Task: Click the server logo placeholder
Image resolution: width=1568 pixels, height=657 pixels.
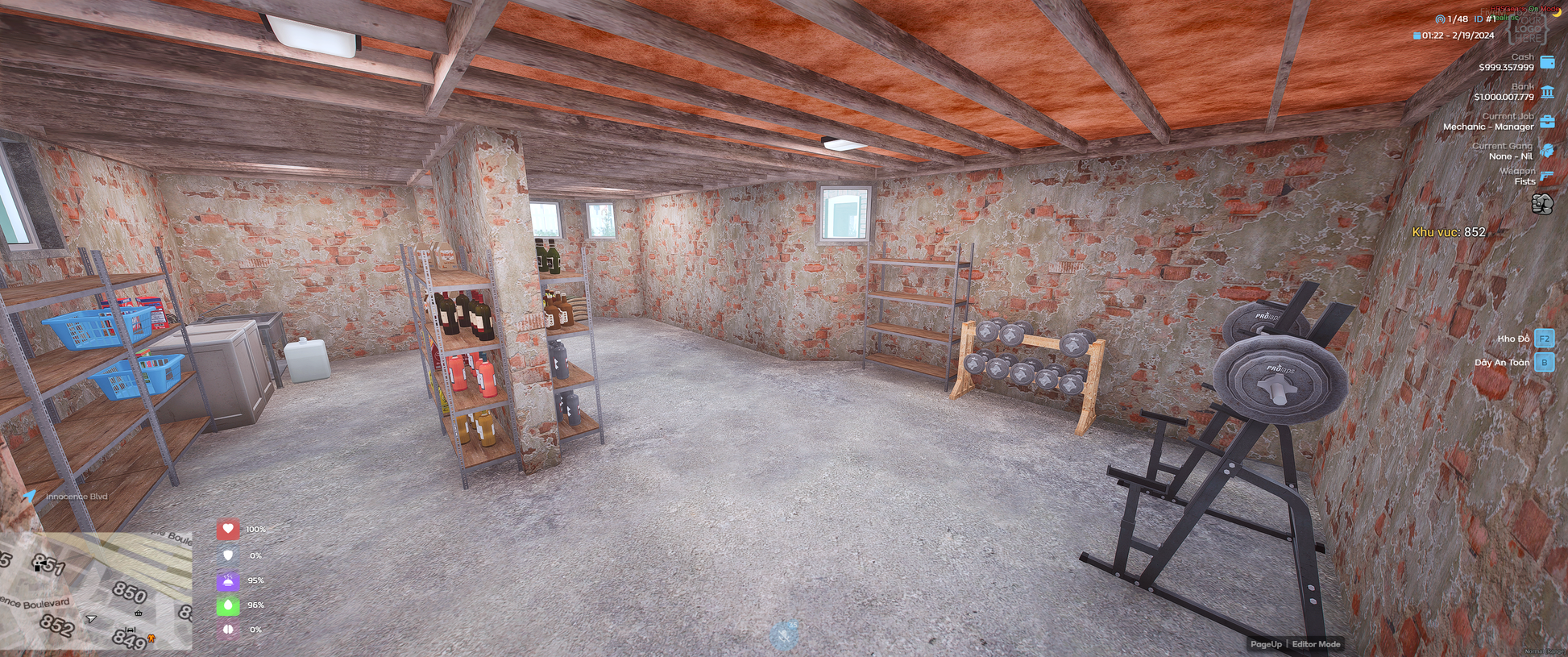Action: 1527,28
